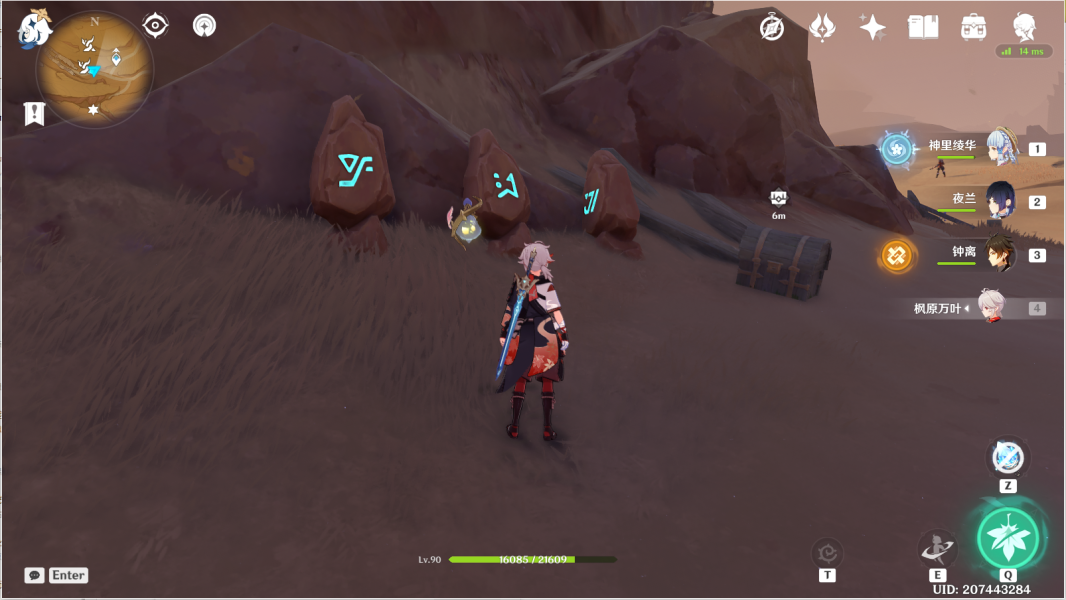1066x600 pixels.
Task: Open the Paimon main menu
Action: coord(34,29)
